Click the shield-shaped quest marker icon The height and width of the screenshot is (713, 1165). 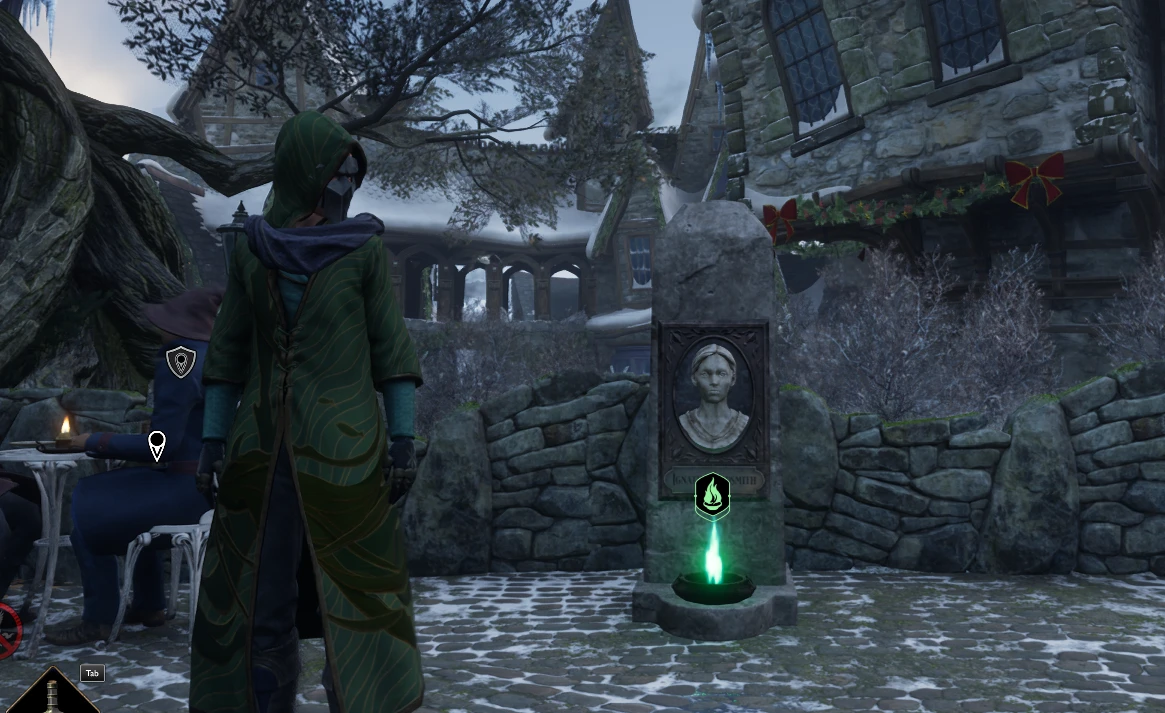[x=180, y=360]
